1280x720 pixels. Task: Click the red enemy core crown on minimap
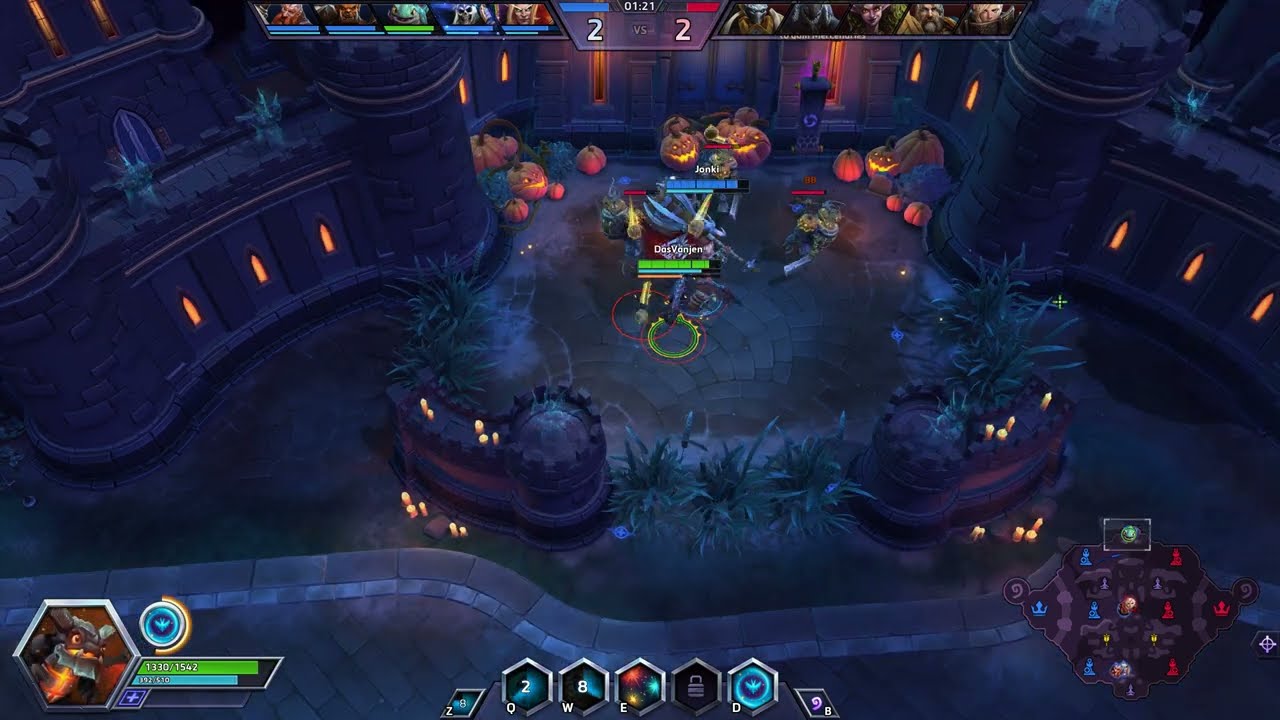[x=1220, y=607]
